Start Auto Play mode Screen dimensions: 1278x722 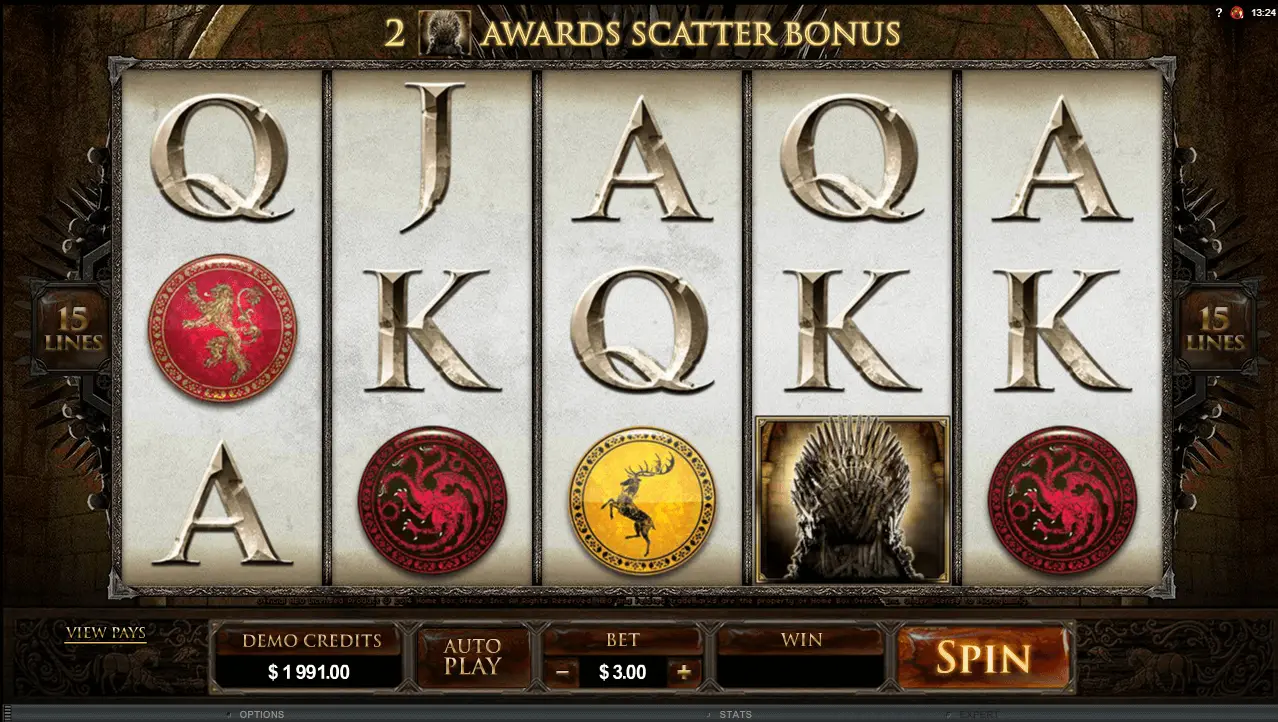[472, 657]
